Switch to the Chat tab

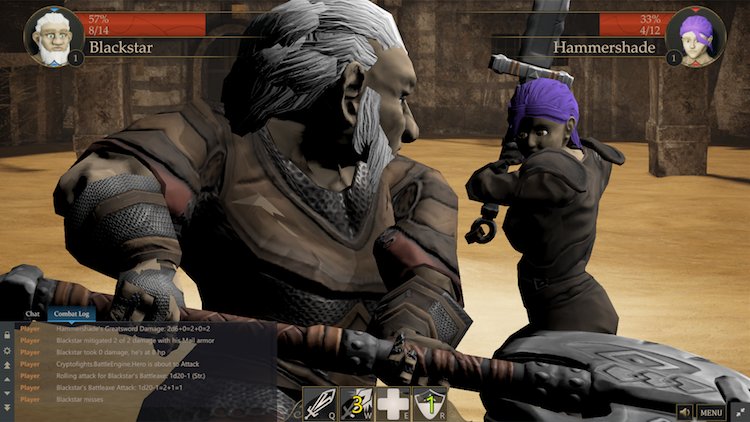[33, 315]
